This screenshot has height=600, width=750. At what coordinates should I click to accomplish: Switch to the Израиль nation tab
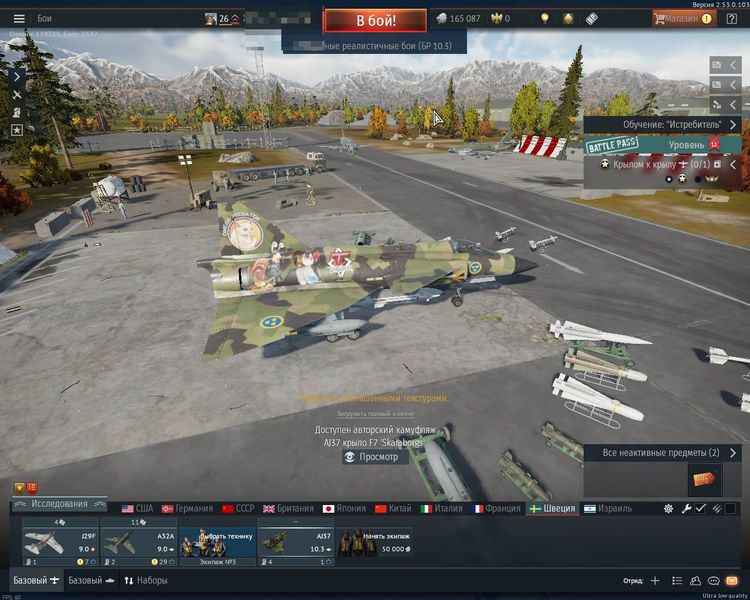tap(608, 508)
